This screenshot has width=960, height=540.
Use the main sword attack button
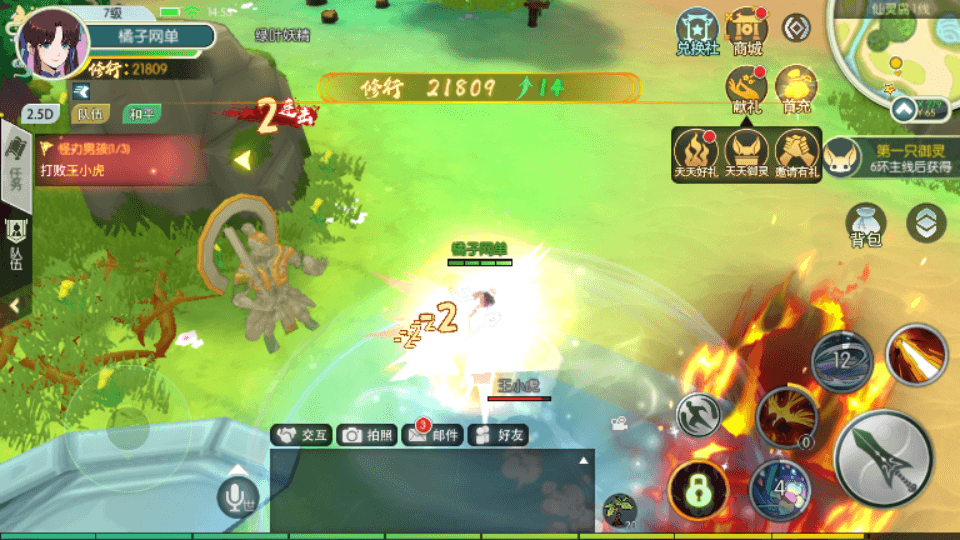tap(883, 459)
